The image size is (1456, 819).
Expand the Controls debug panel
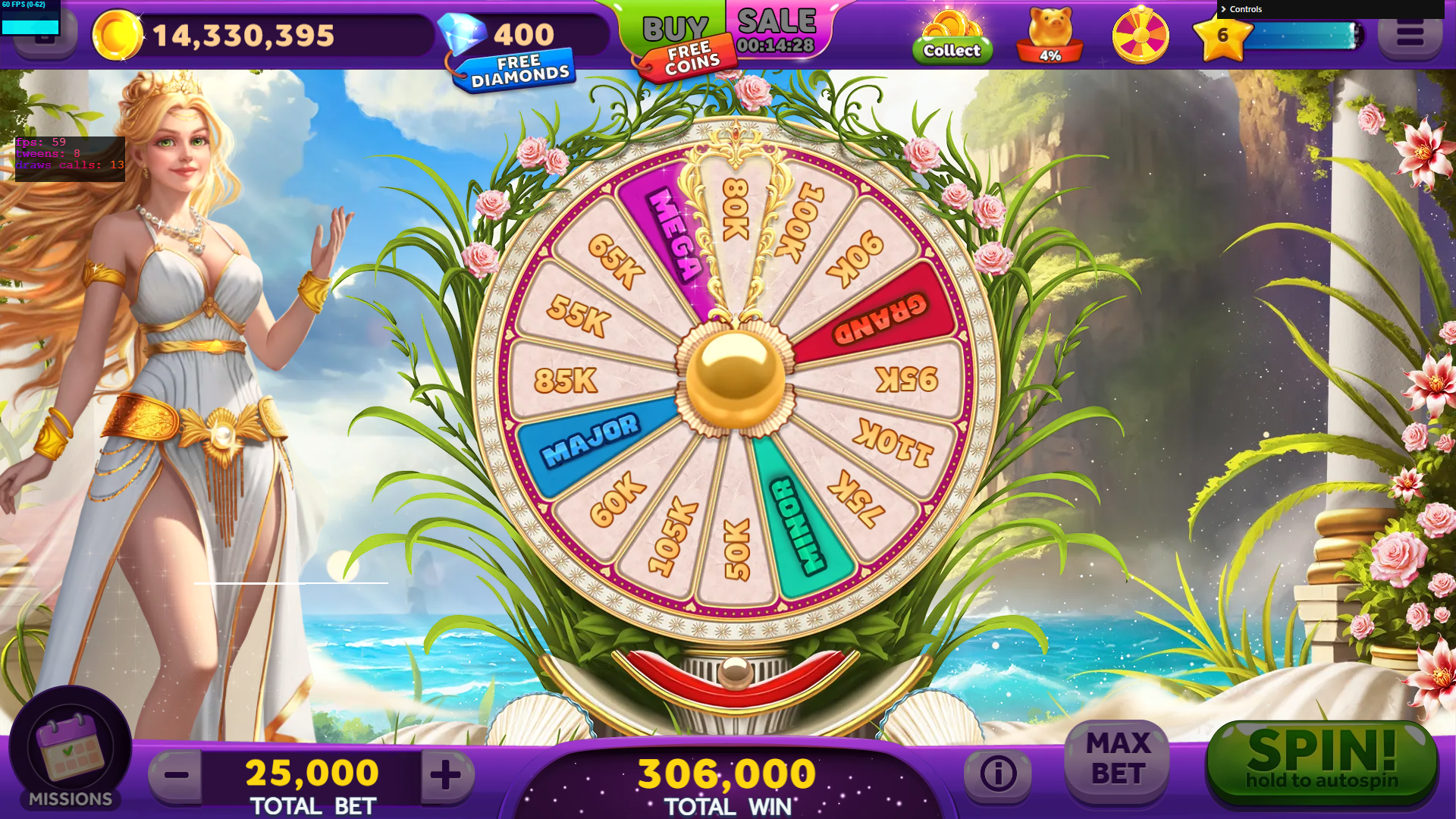[1245, 9]
